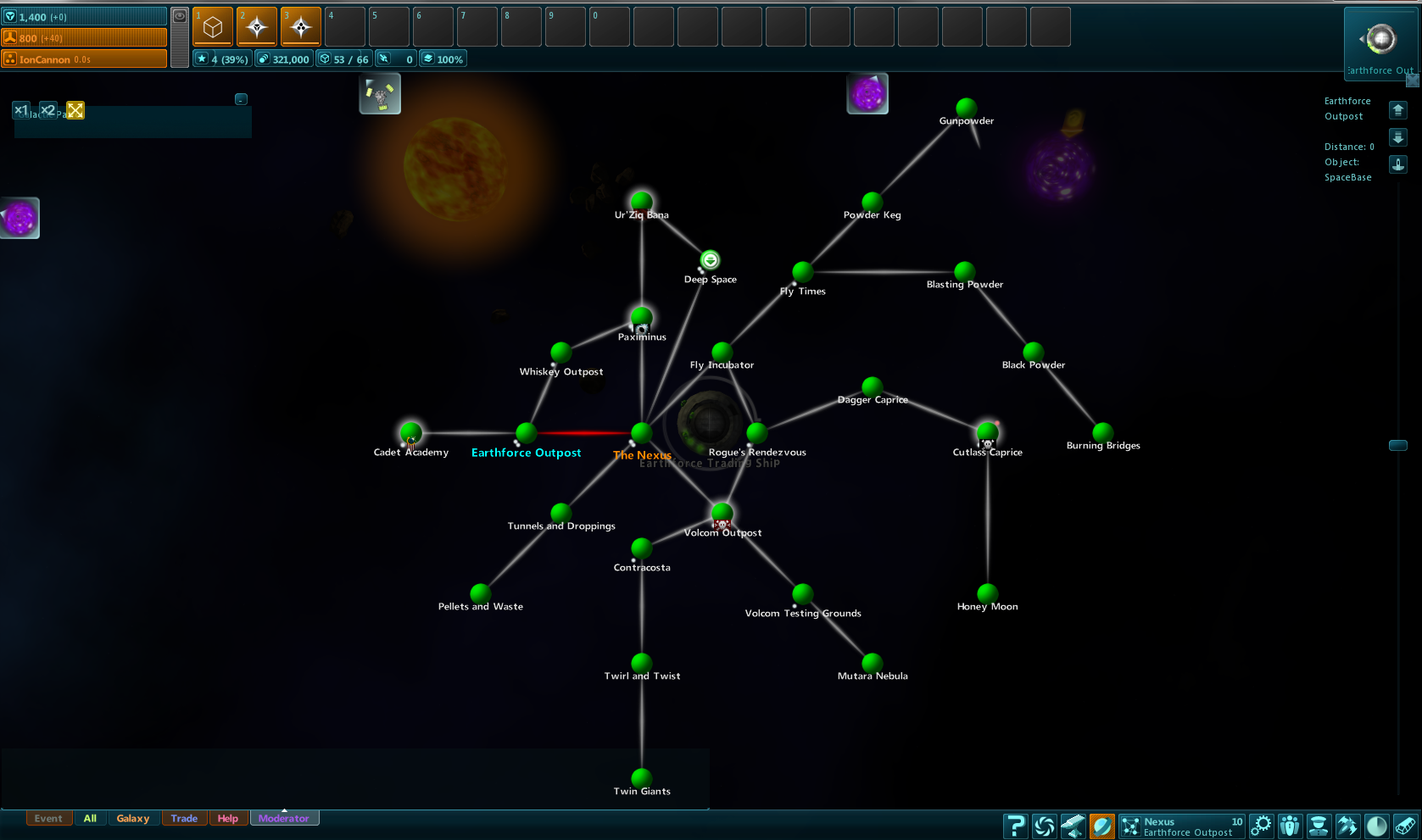
Task: Activate the star ability in hotbar slot 2
Action: coord(257,27)
